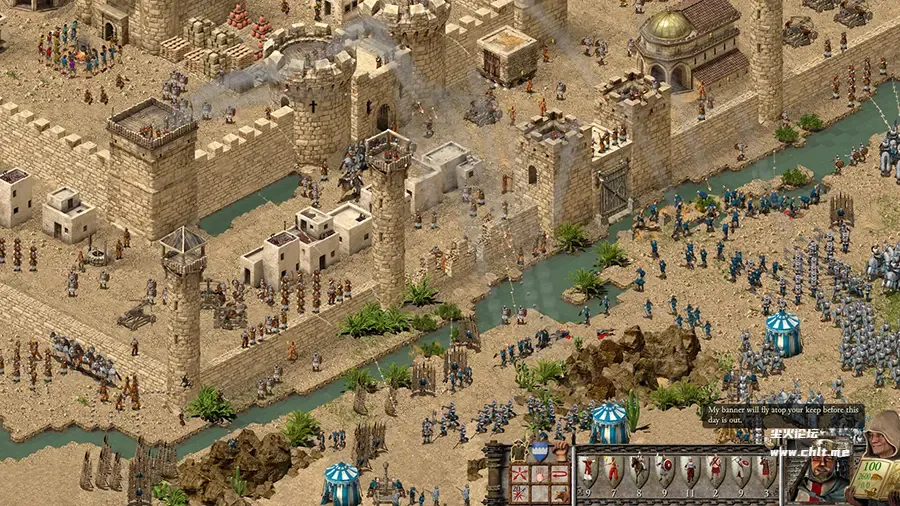Select the blue and white shield icon

pyautogui.click(x=540, y=451)
